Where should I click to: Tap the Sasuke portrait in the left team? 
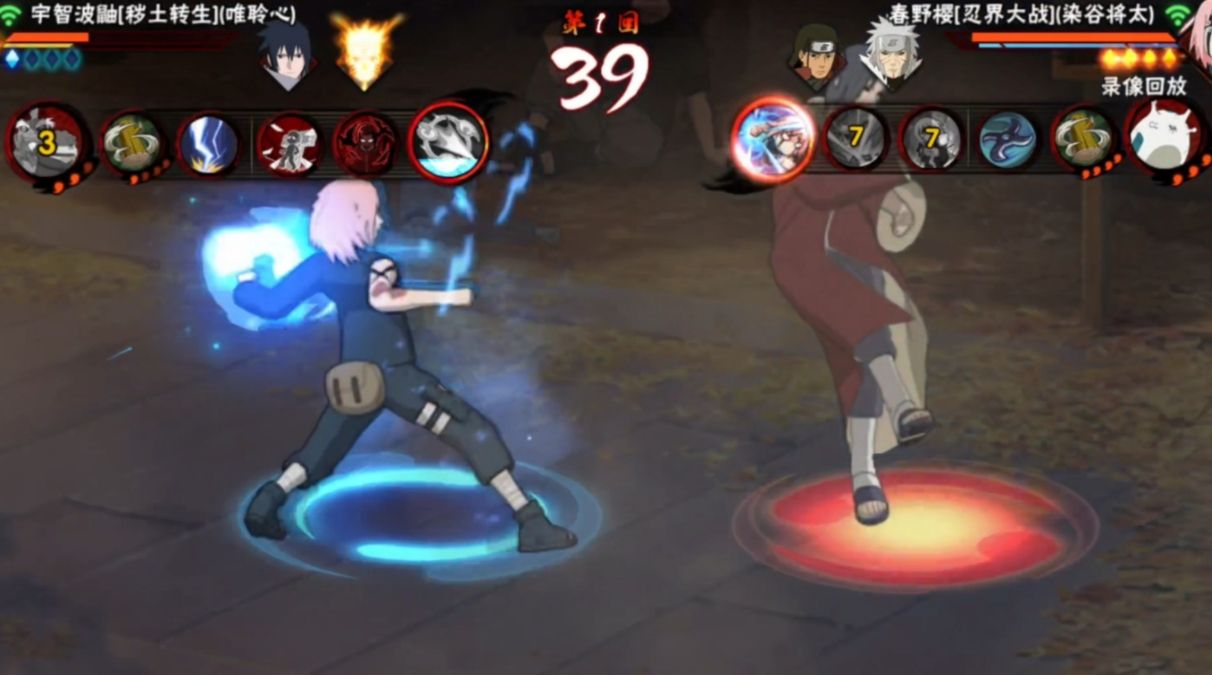coord(287,56)
